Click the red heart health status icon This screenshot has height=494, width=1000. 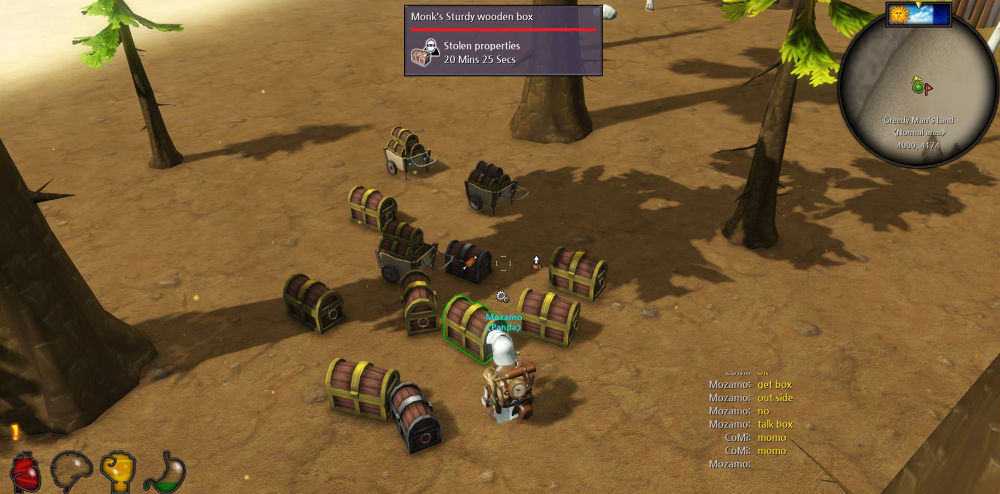(25, 472)
